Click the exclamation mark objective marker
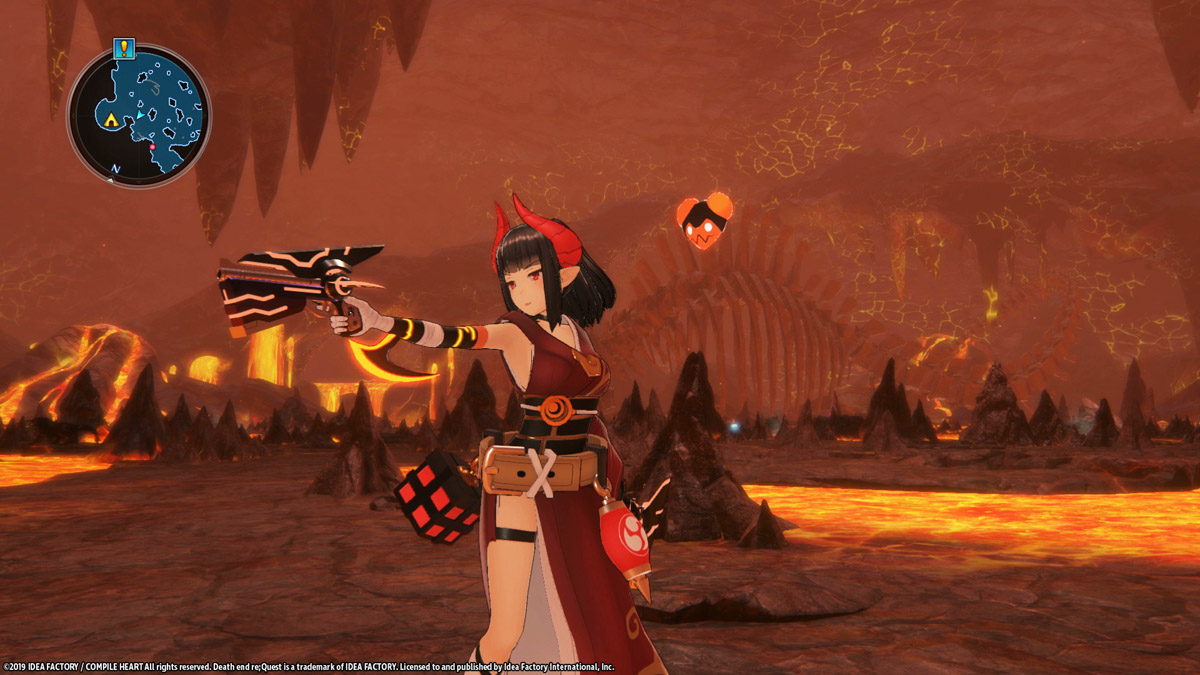 [x=124, y=47]
